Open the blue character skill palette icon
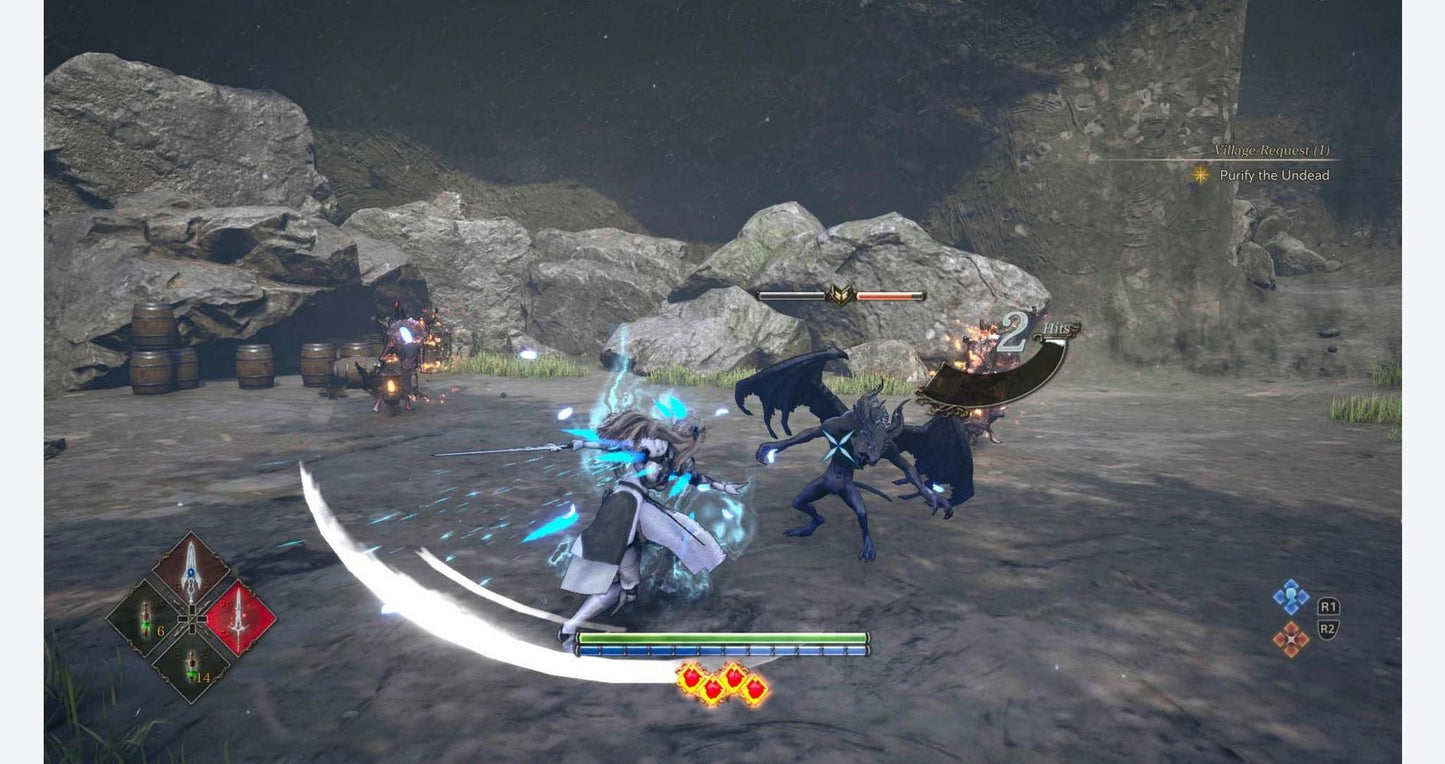This screenshot has height=764, width=1445. (1290, 597)
